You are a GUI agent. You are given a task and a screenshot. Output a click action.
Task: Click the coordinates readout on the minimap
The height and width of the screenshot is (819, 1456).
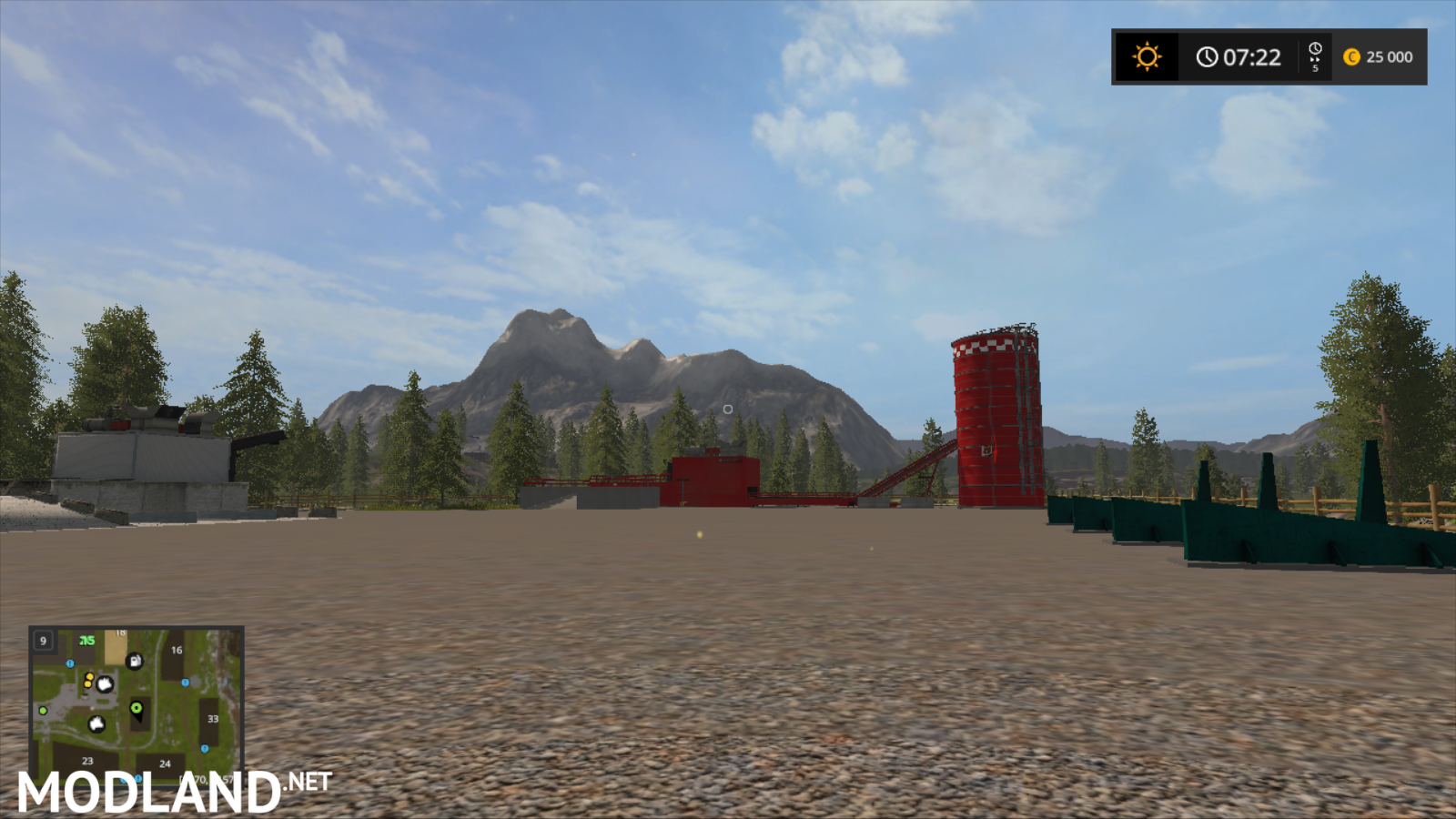click(x=207, y=778)
